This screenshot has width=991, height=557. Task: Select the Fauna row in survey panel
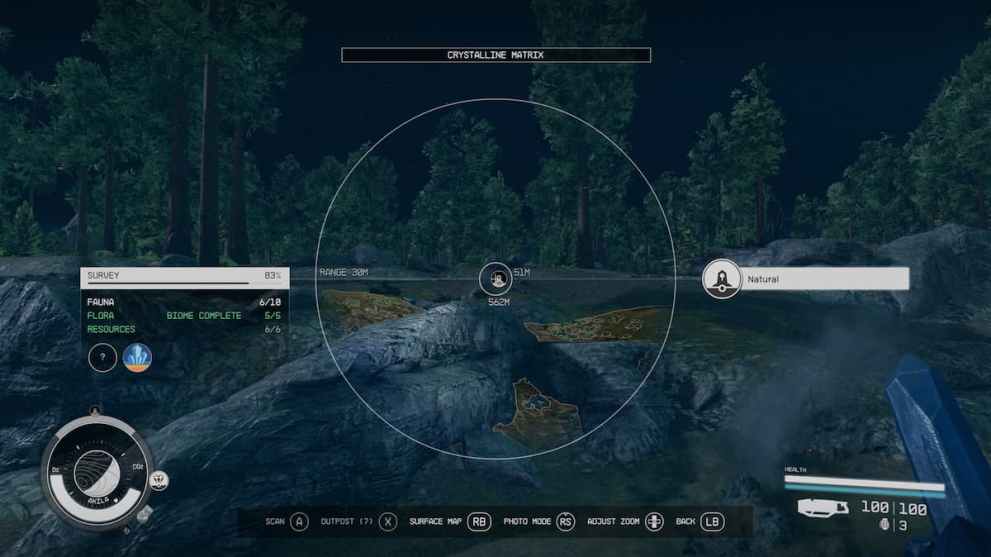coord(184,301)
